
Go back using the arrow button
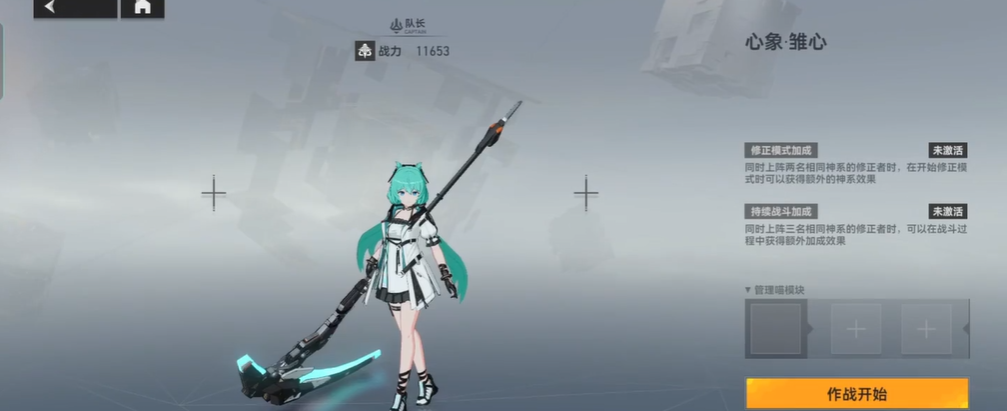point(73,8)
